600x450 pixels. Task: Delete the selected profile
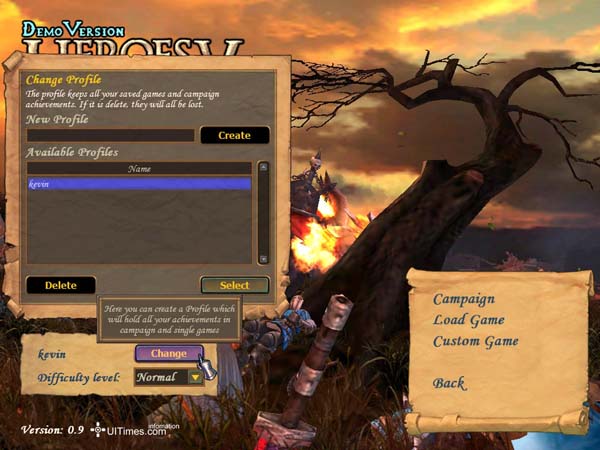pyautogui.click(x=61, y=285)
